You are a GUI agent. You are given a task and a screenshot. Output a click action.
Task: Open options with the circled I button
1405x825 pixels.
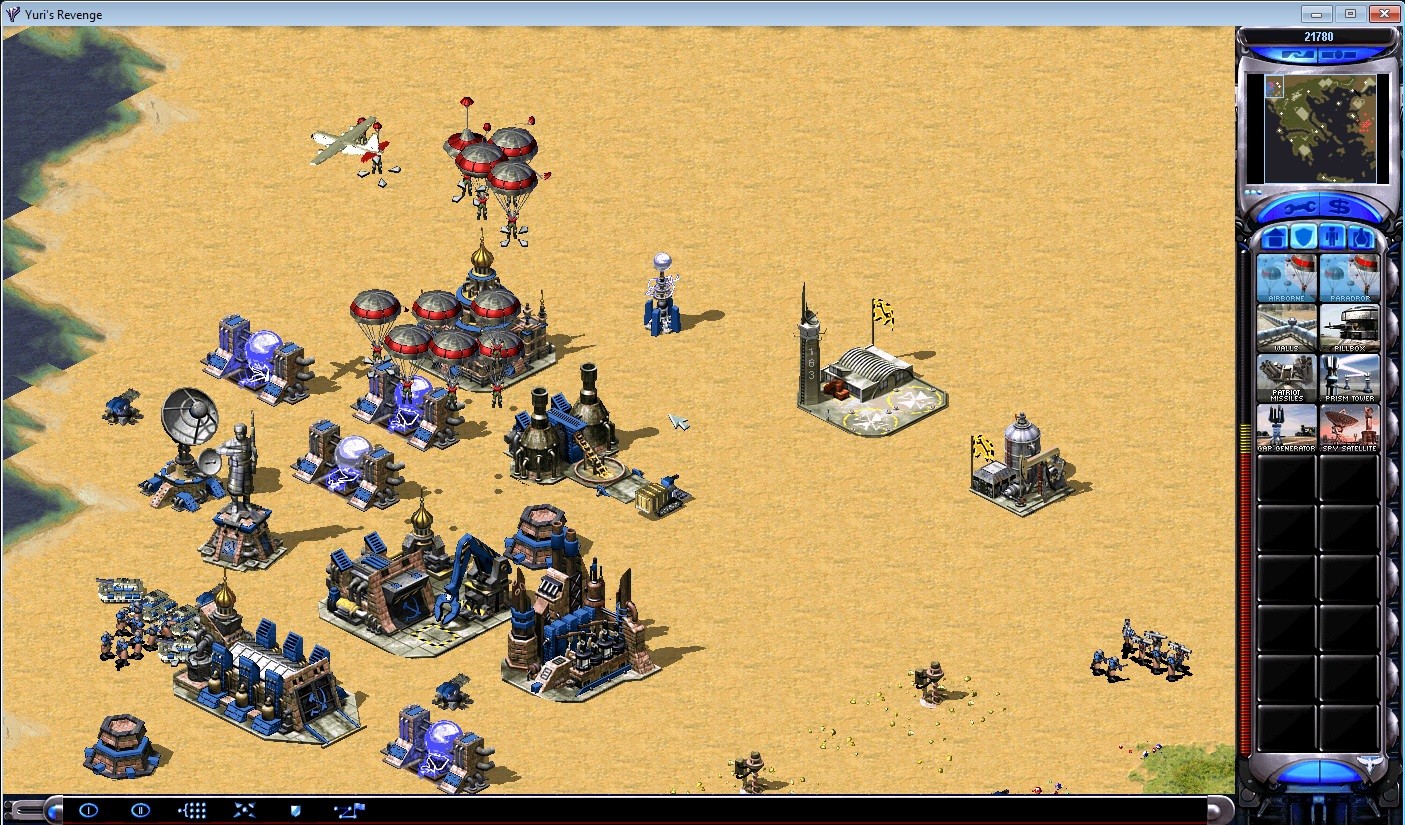[x=88, y=810]
